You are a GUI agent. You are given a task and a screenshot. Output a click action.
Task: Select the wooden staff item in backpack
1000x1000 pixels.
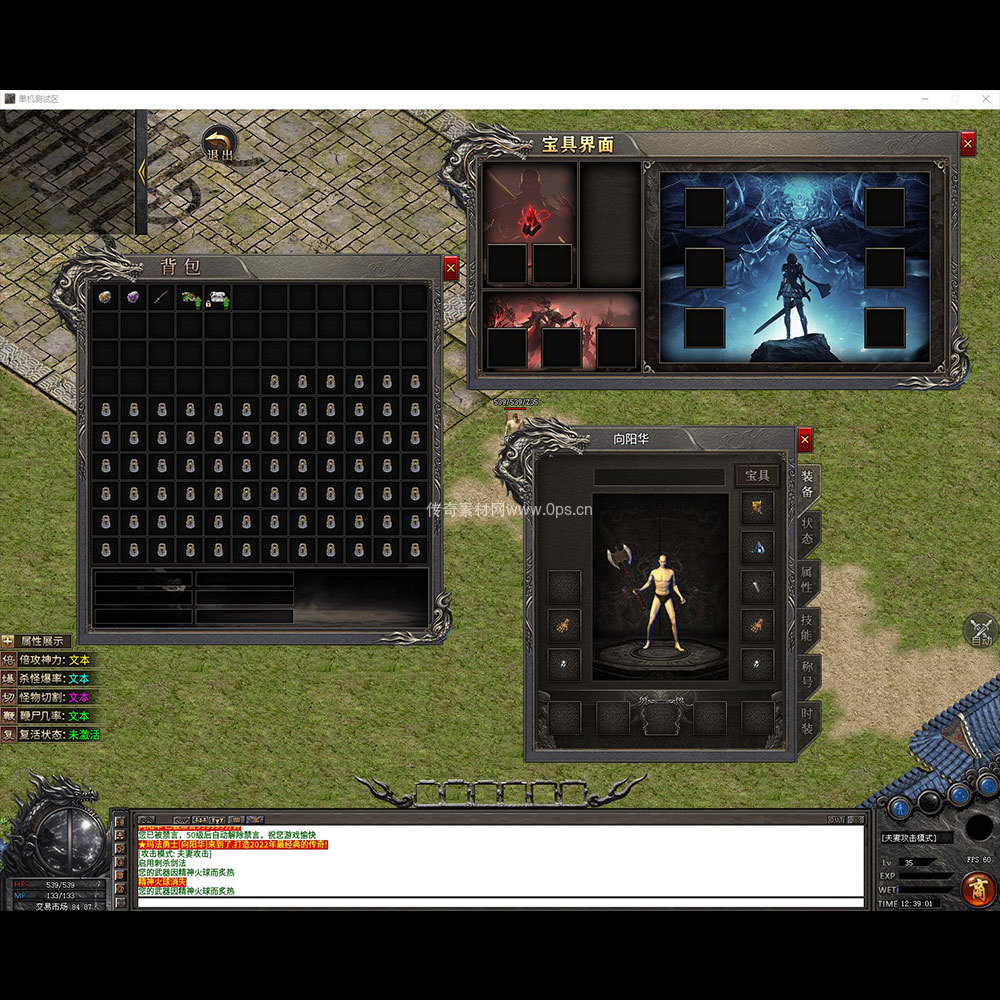161,297
